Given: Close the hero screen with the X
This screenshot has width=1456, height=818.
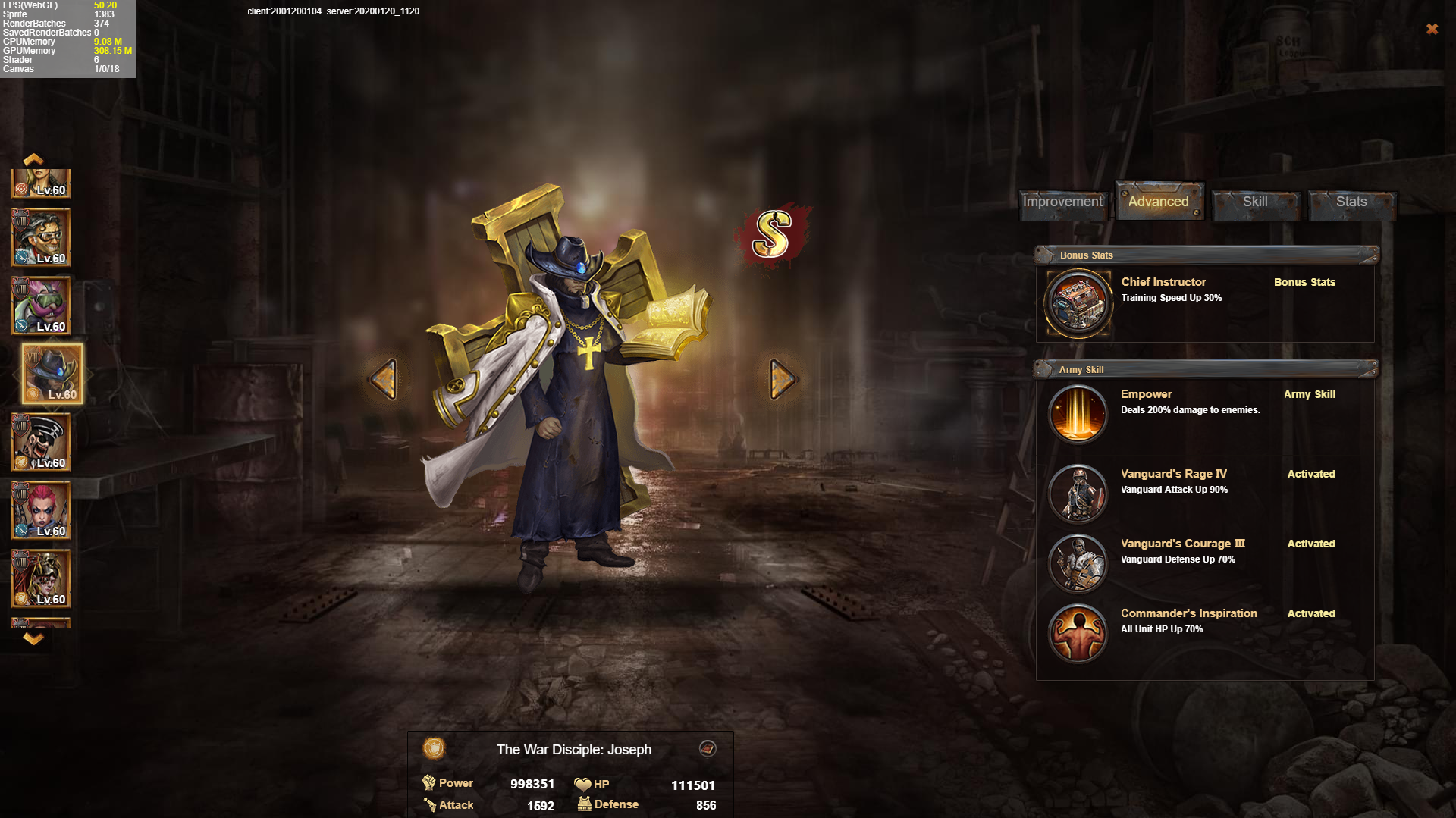Looking at the screenshot, I should point(1432,29).
